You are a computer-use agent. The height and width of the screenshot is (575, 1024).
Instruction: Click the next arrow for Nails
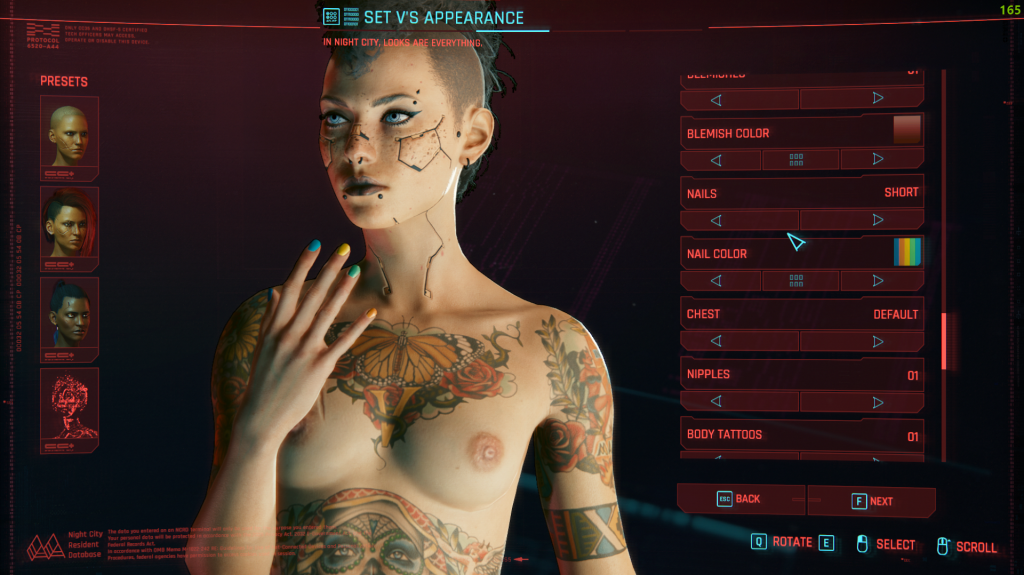click(877, 220)
